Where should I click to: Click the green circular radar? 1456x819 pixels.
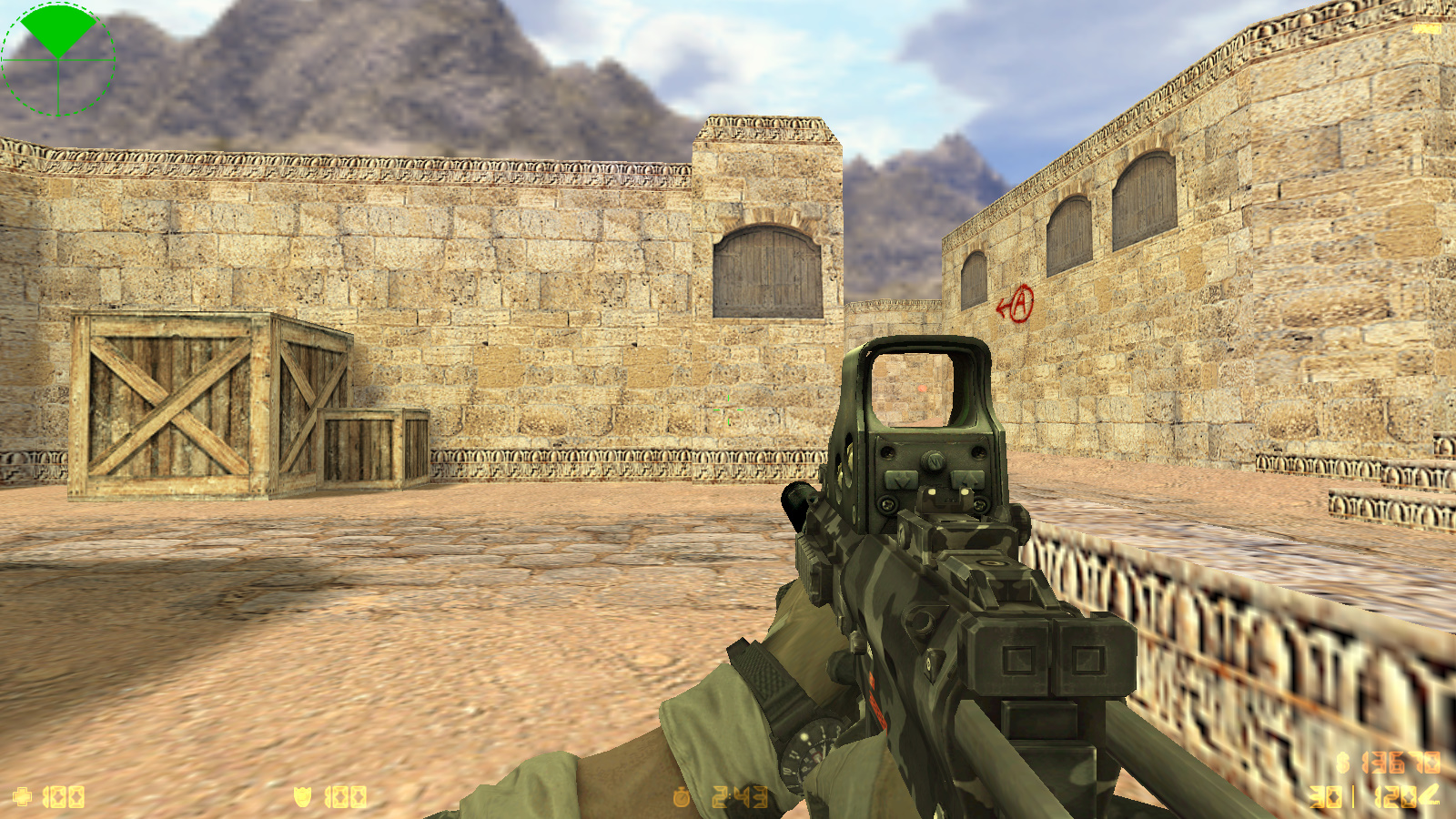point(58,59)
